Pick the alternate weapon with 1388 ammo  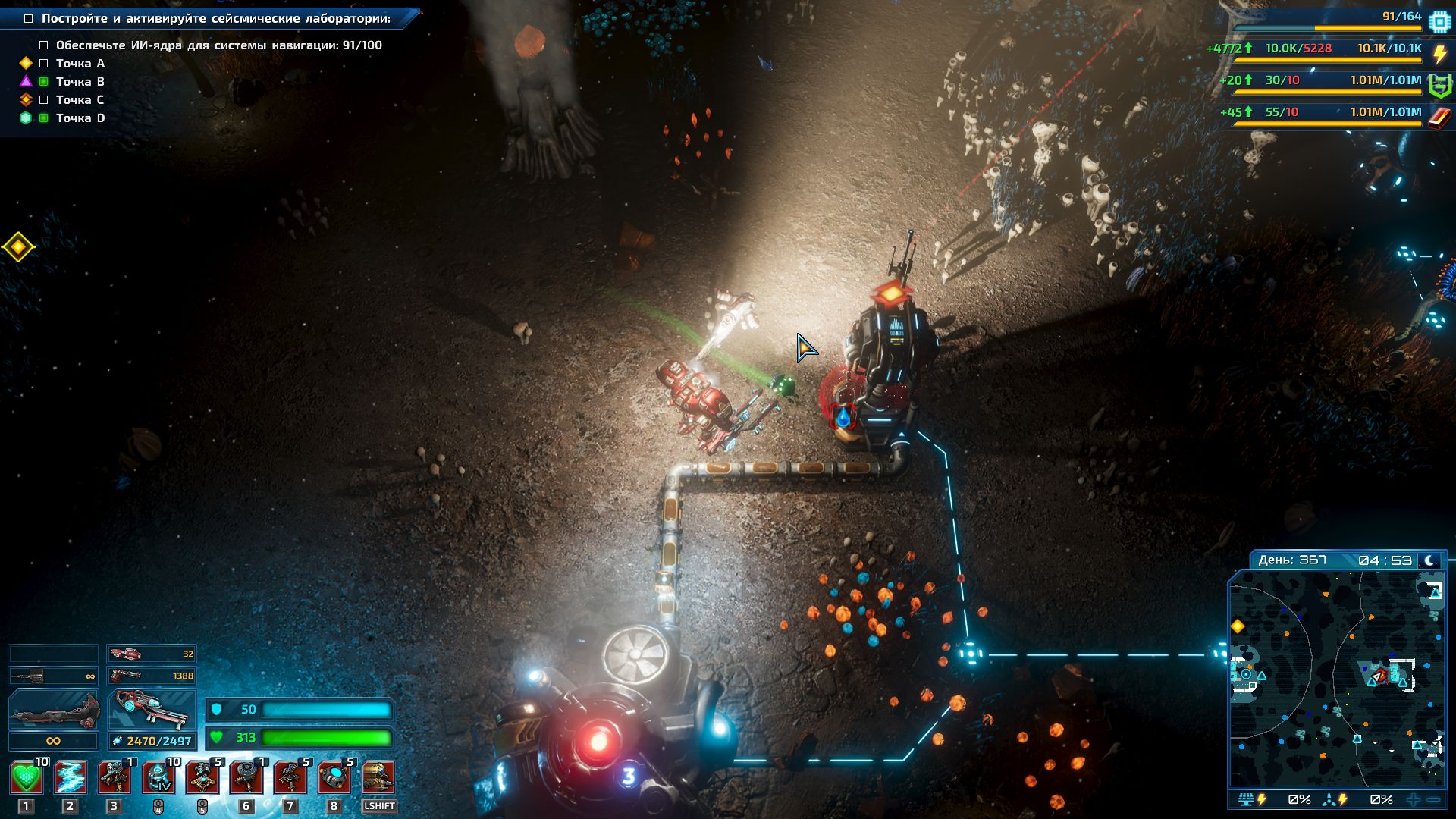152,675
